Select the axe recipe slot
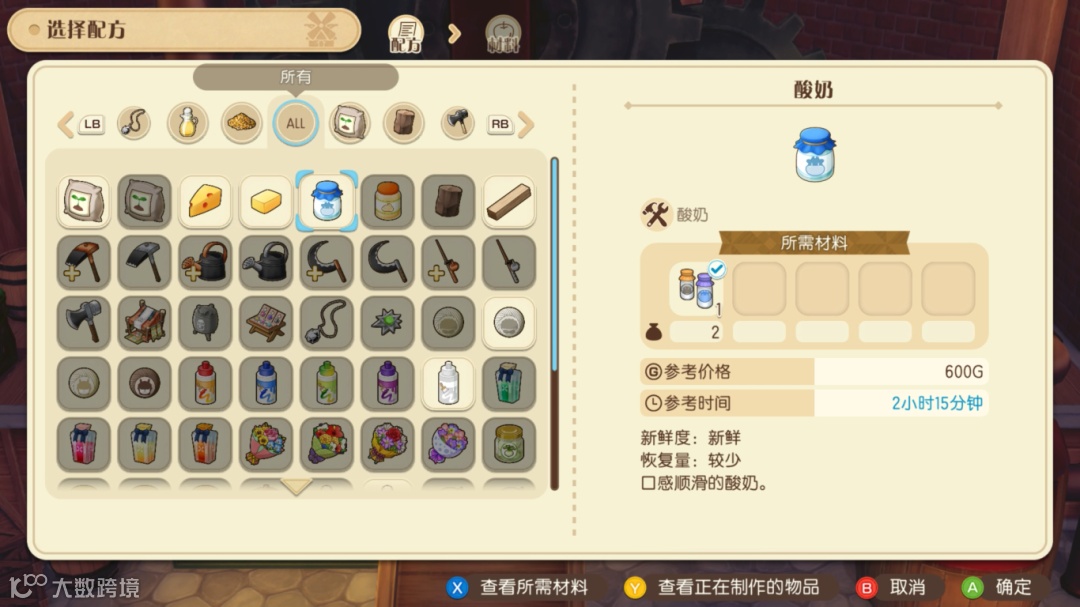 [x=83, y=323]
